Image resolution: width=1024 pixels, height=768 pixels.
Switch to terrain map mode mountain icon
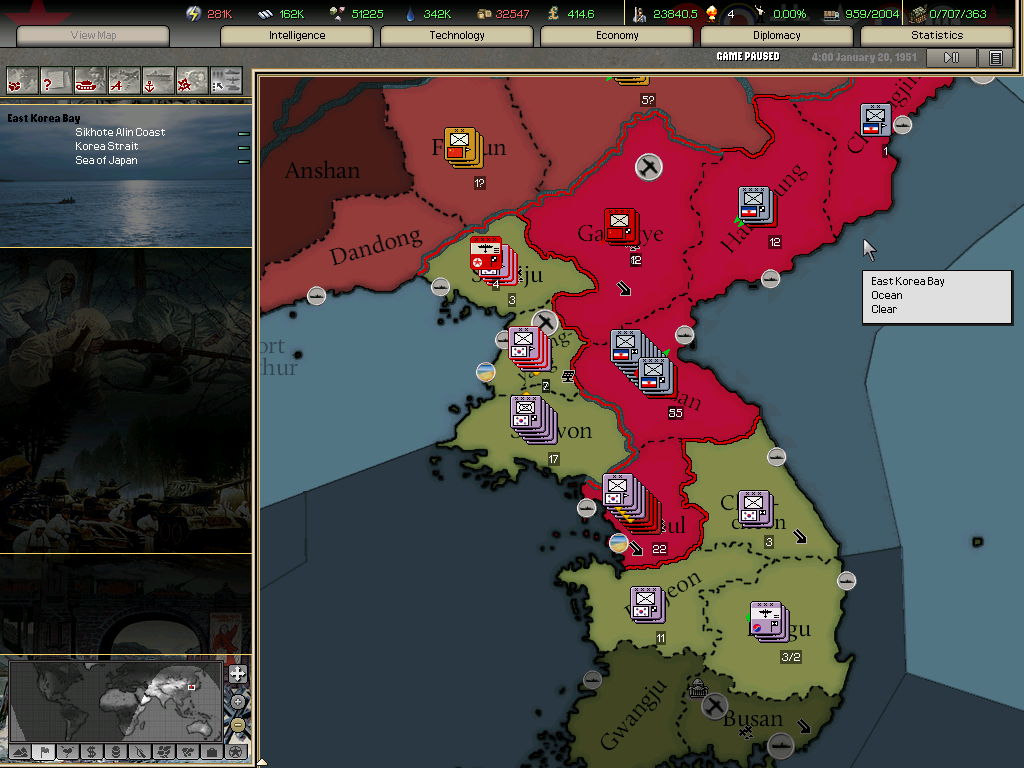pos(20,751)
